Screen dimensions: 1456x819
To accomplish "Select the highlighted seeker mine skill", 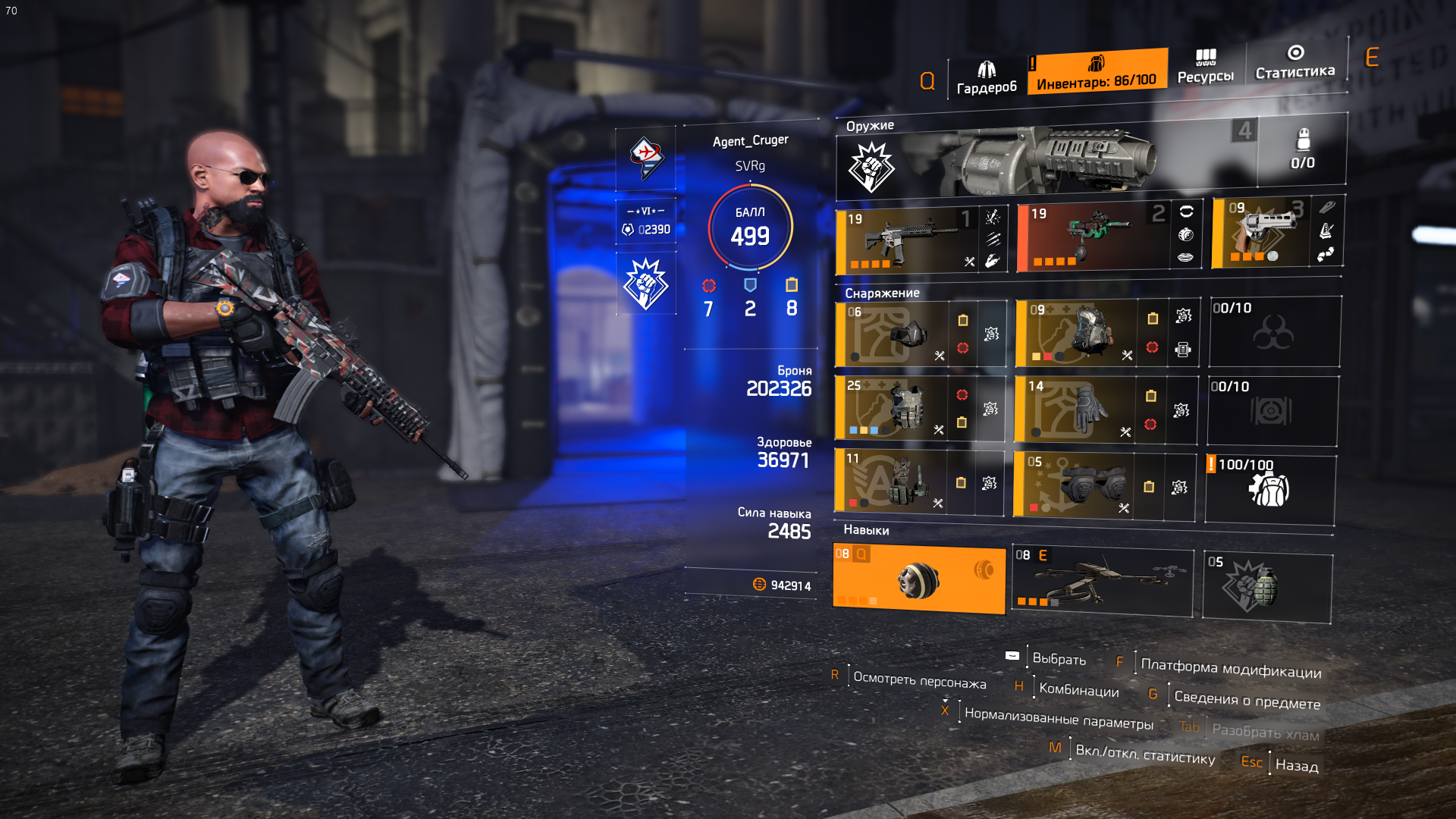I will tap(918, 579).
